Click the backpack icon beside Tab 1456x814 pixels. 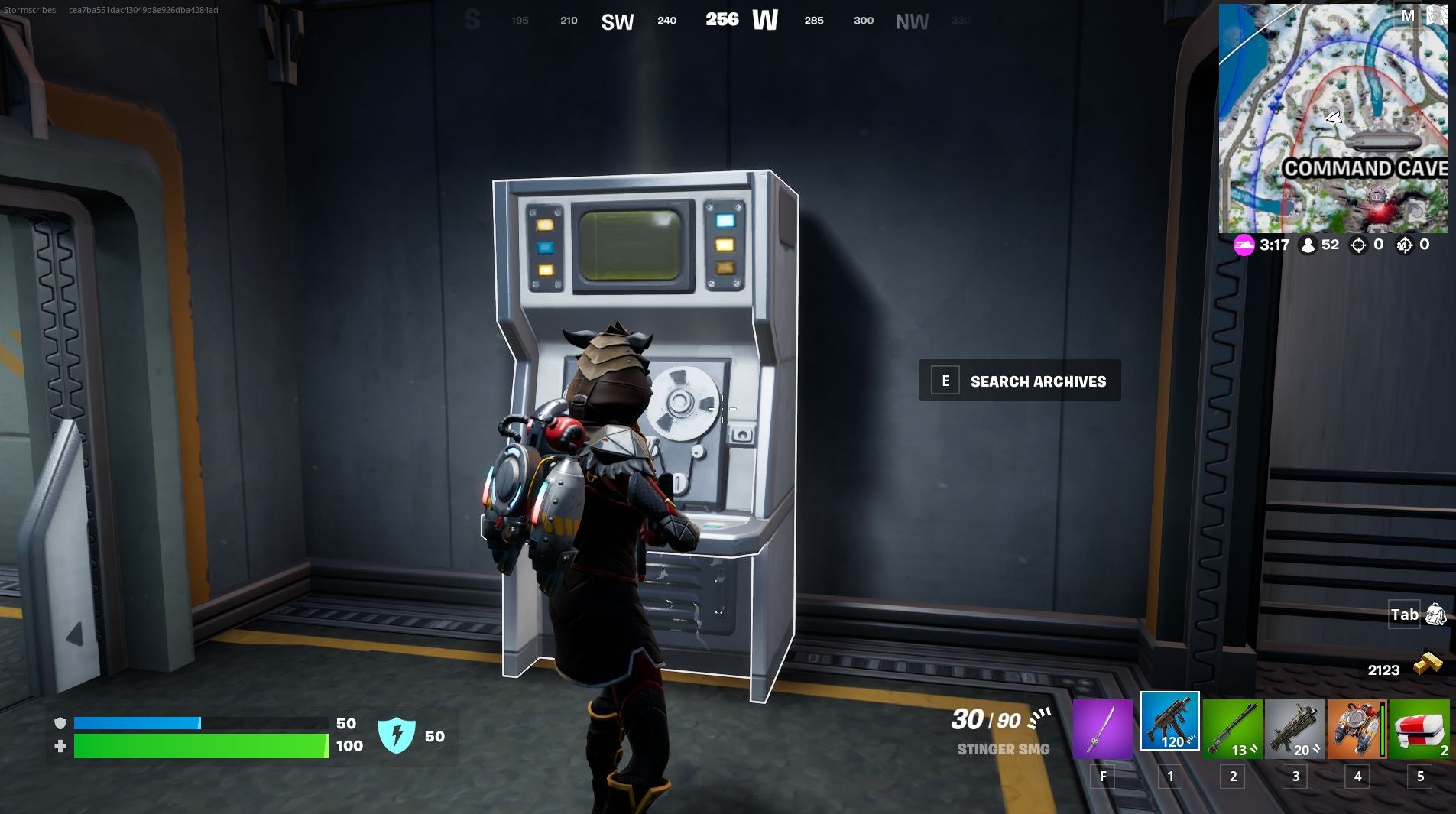point(1435,614)
